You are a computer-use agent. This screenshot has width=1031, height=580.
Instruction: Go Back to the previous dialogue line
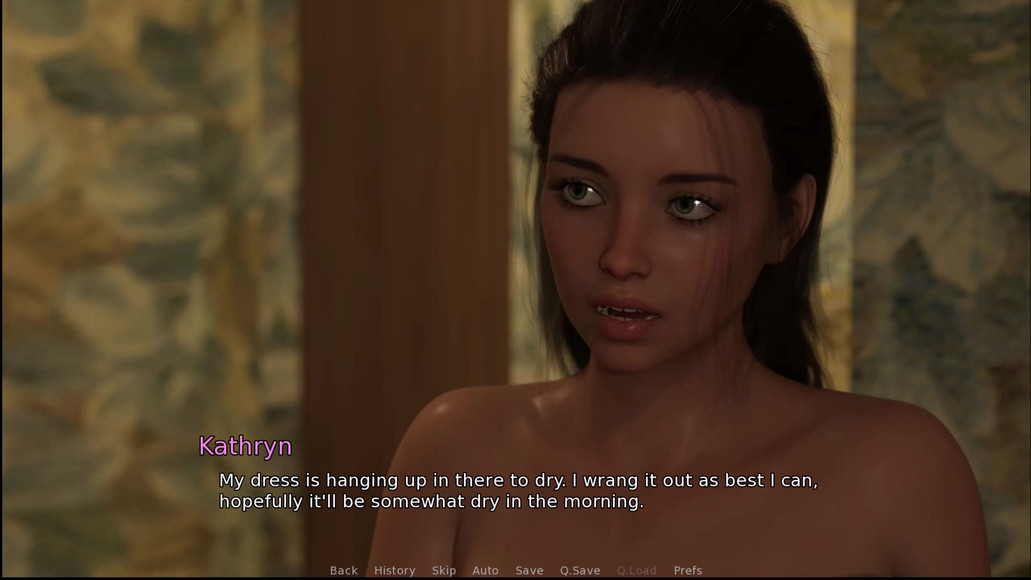tap(343, 570)
